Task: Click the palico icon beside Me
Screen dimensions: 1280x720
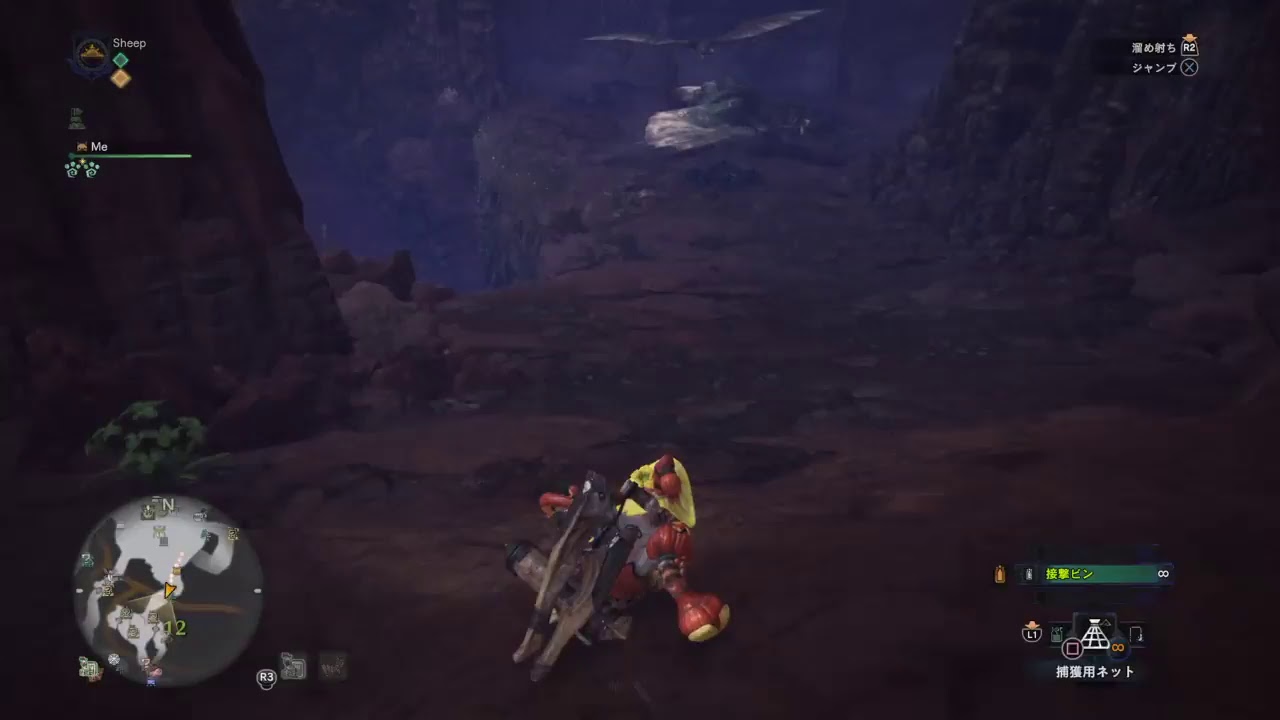Action: (x=81, y=146)
